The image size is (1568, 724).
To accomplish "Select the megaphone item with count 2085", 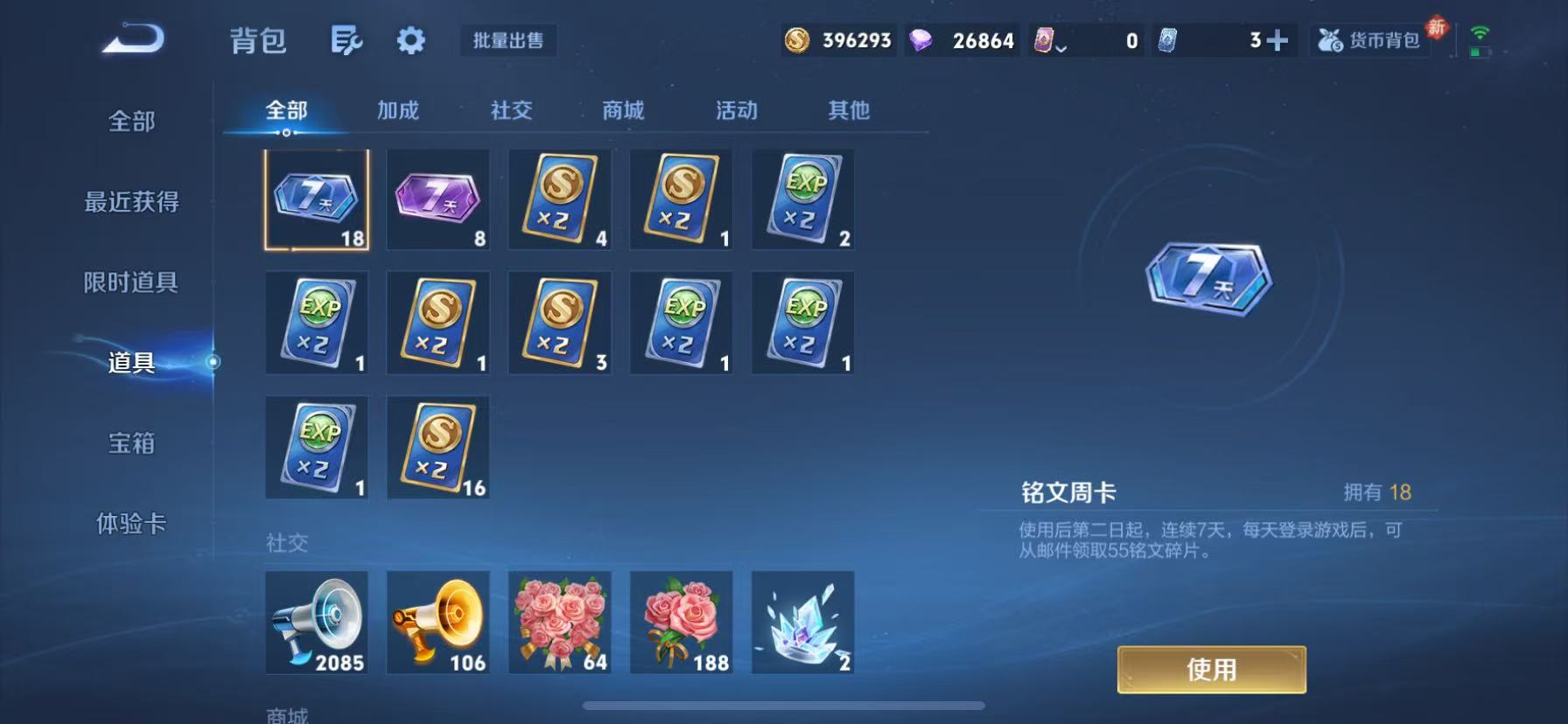I will pos(317,623).
